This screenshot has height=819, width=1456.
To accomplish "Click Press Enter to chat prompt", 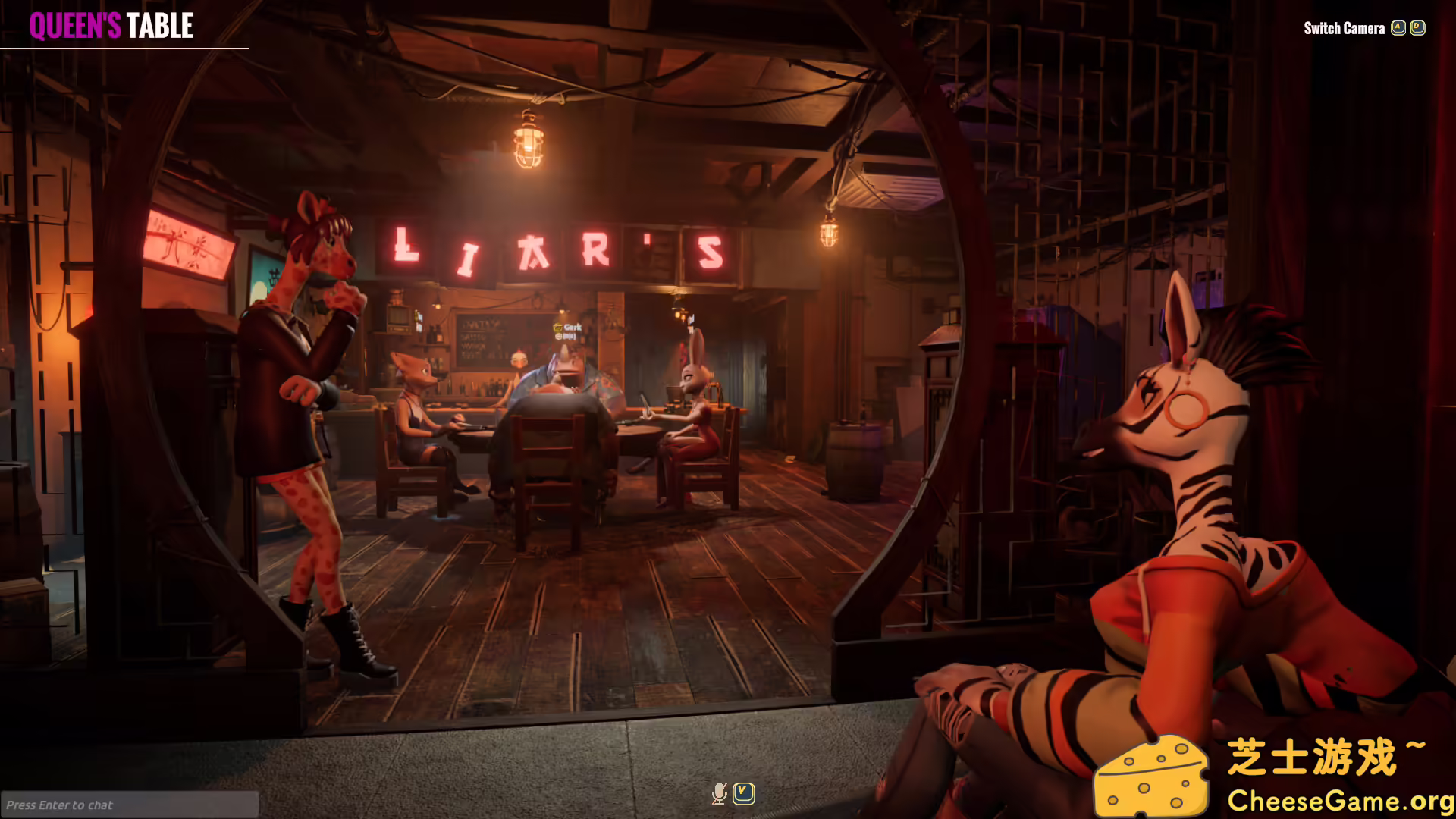I will [61, 805].
